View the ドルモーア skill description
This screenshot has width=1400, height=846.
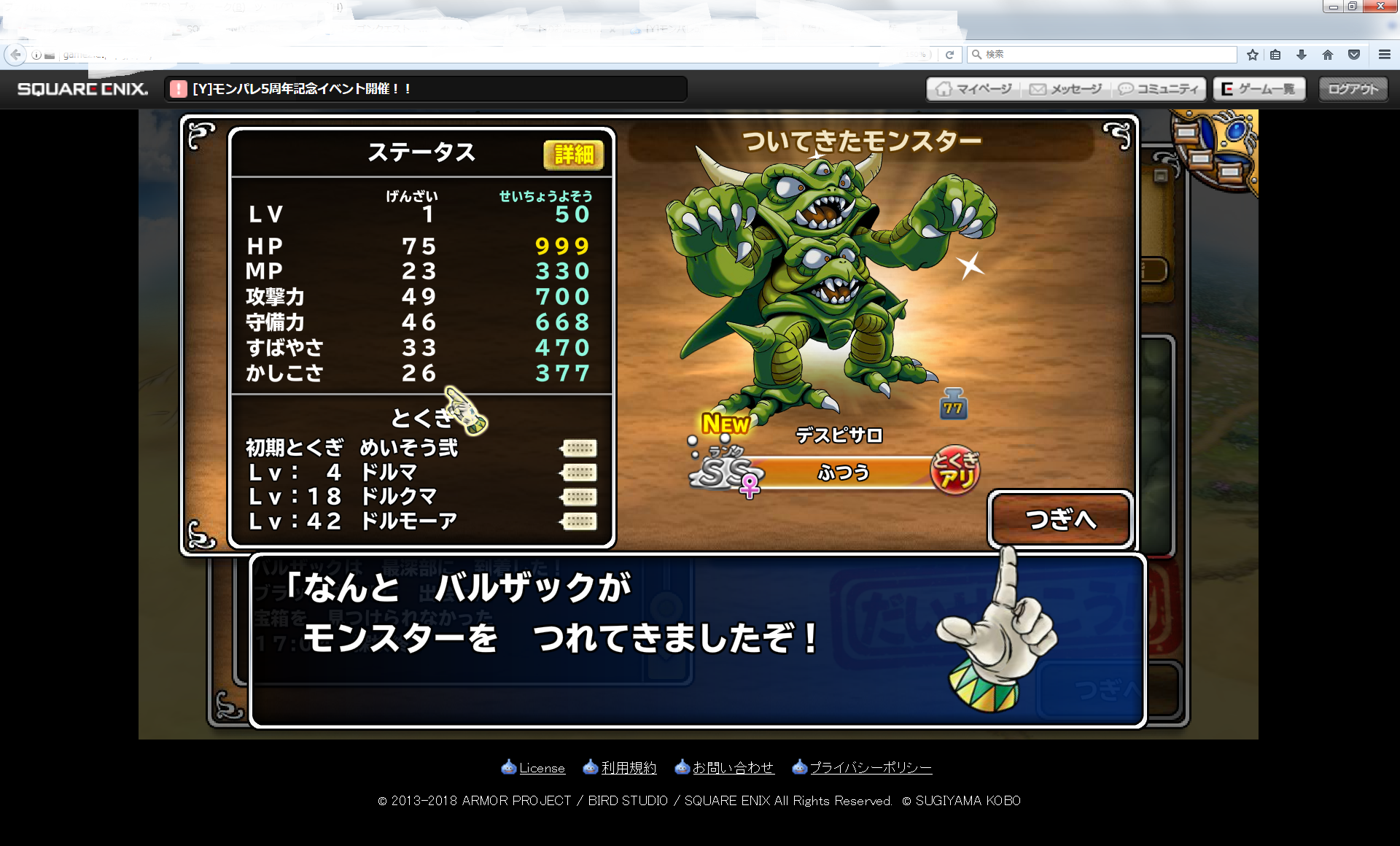pos(579,521)
